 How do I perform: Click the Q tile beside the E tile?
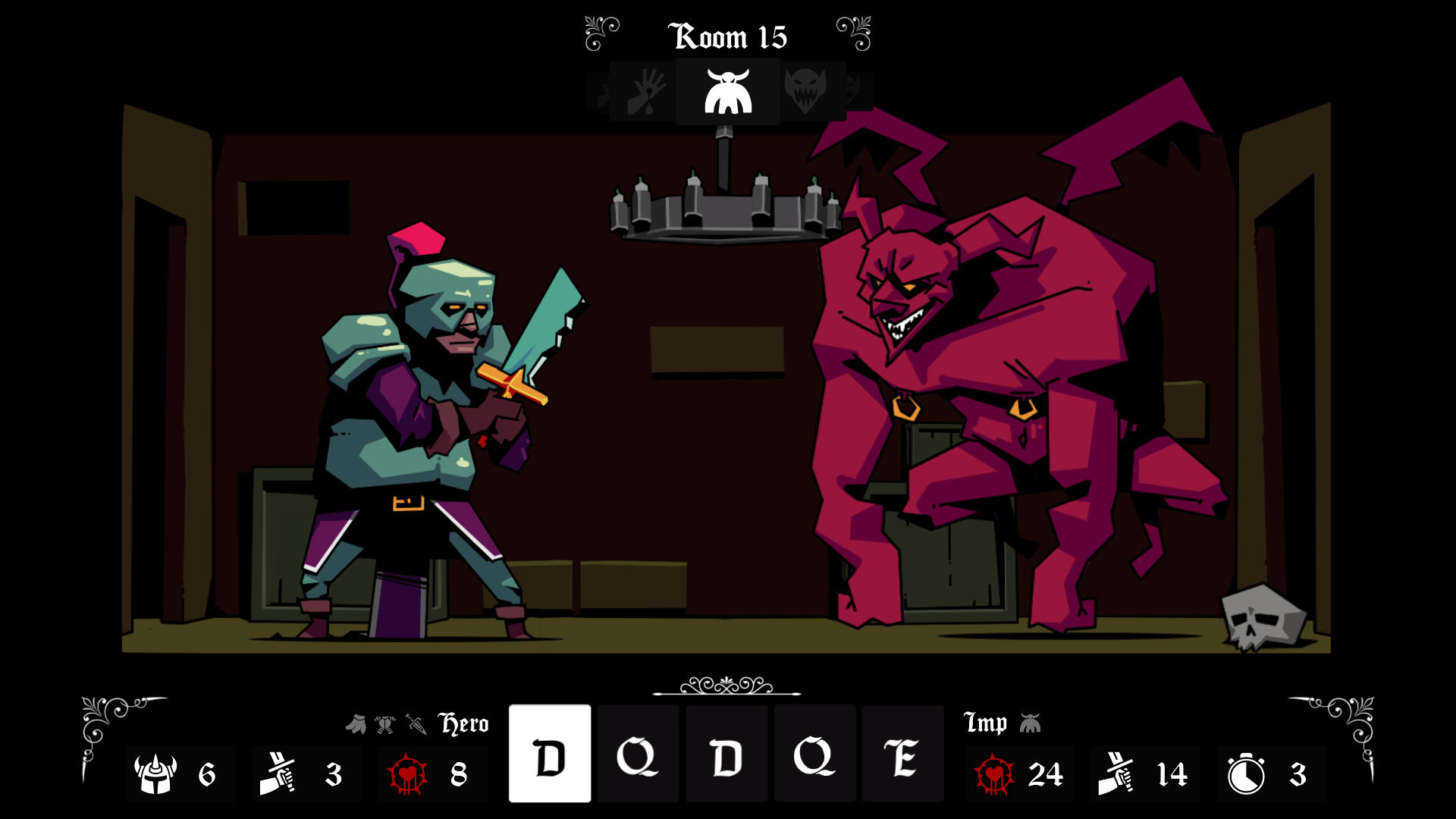814,755
